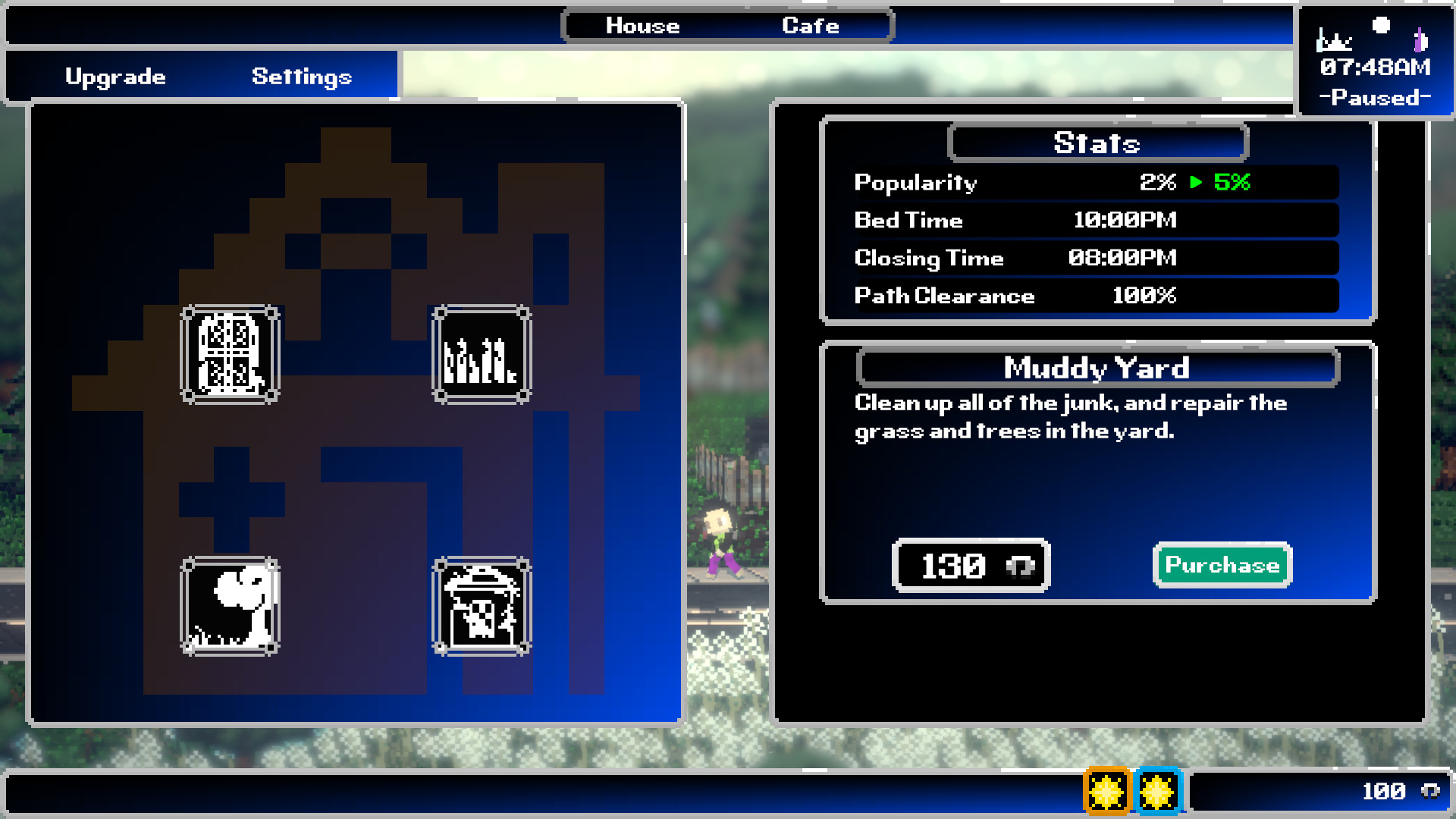Image resolution: width=1456 pixels, height=819 pixels.
Task: Expand the Path Clearance option
Action: coord(1095,296)
